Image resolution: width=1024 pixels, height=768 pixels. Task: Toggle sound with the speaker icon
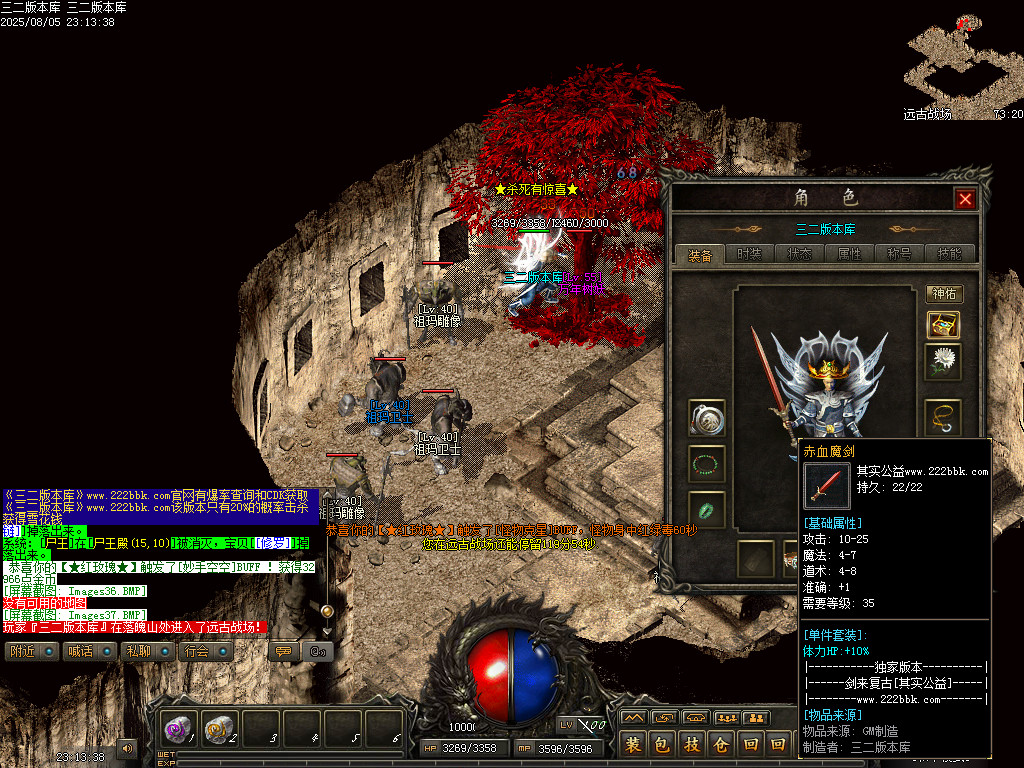[127, 747]
